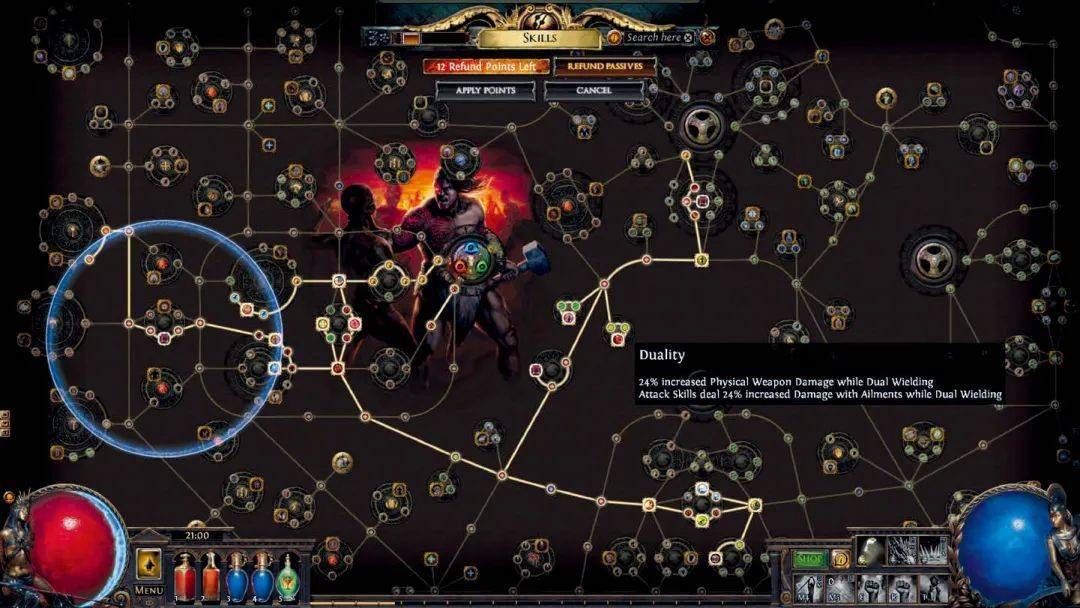The width and height of the screenshot is (1080, 608).
Task: Click the gold coin icon beside Shop
Action: pyautogui.click(x=841, y=560)
